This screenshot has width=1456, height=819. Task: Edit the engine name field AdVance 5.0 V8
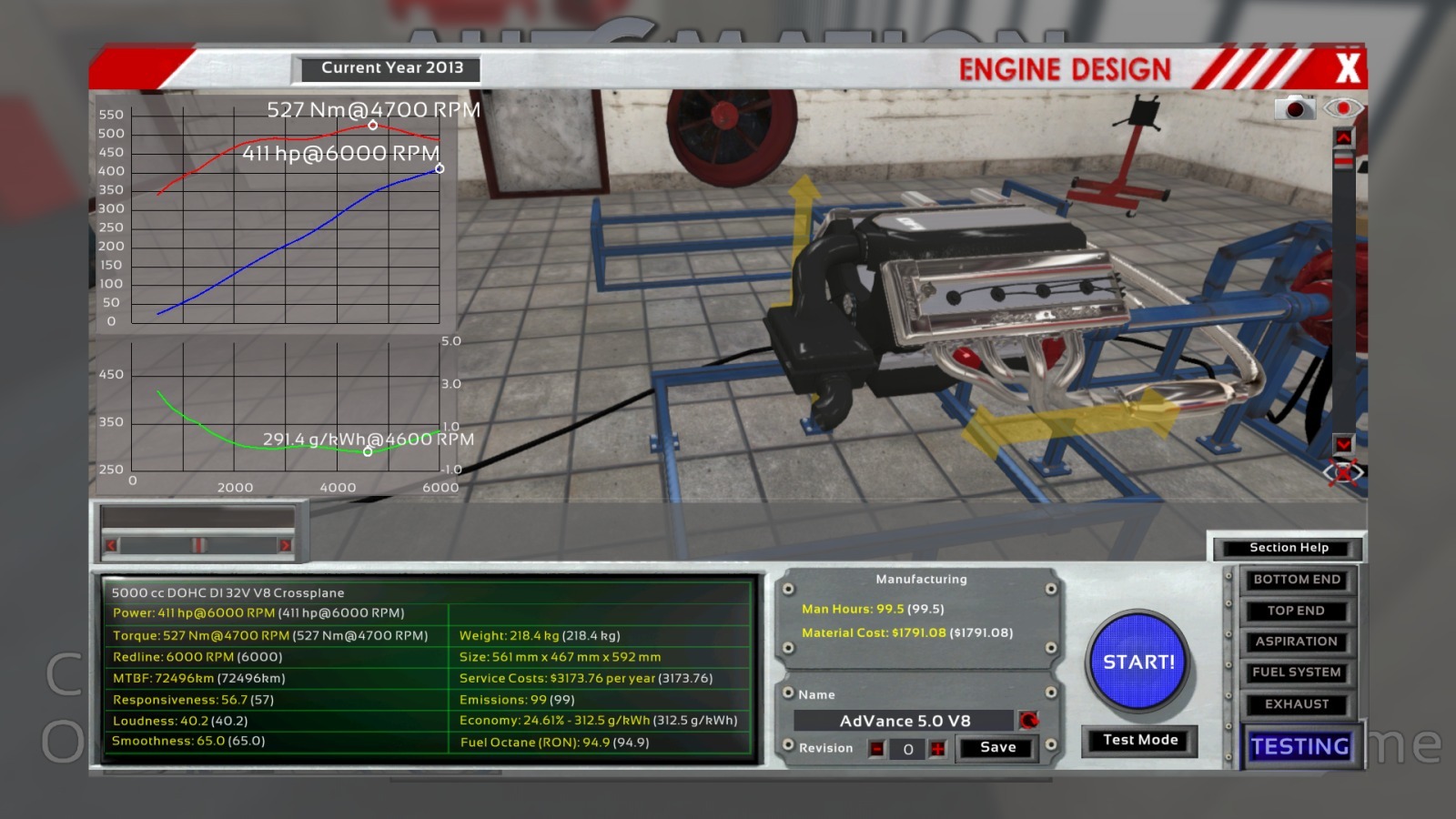904,721
